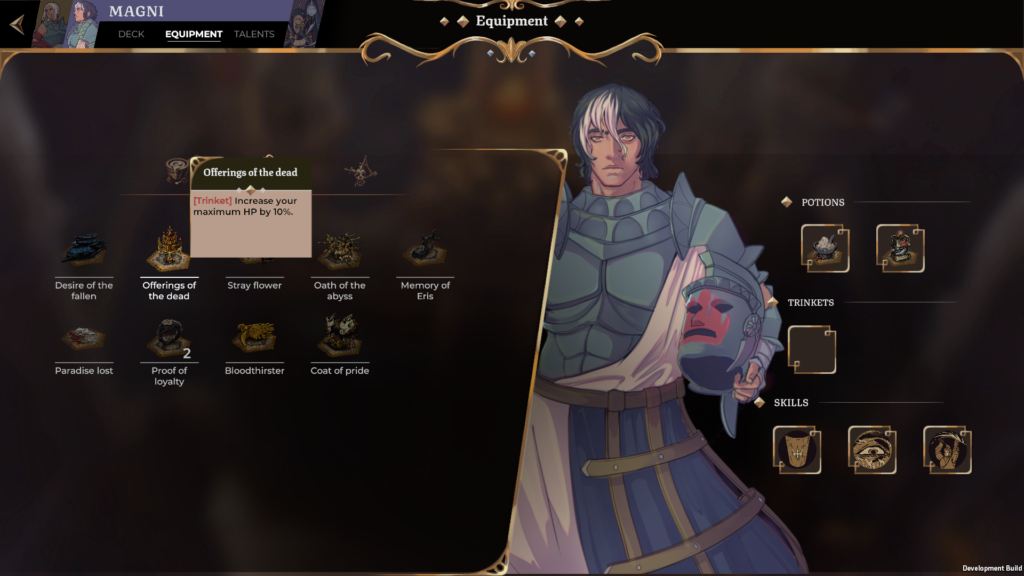Select the empty trinket slot
Image resolution: width=1024 pixels, height=576 pixels.
pos(811,350)
